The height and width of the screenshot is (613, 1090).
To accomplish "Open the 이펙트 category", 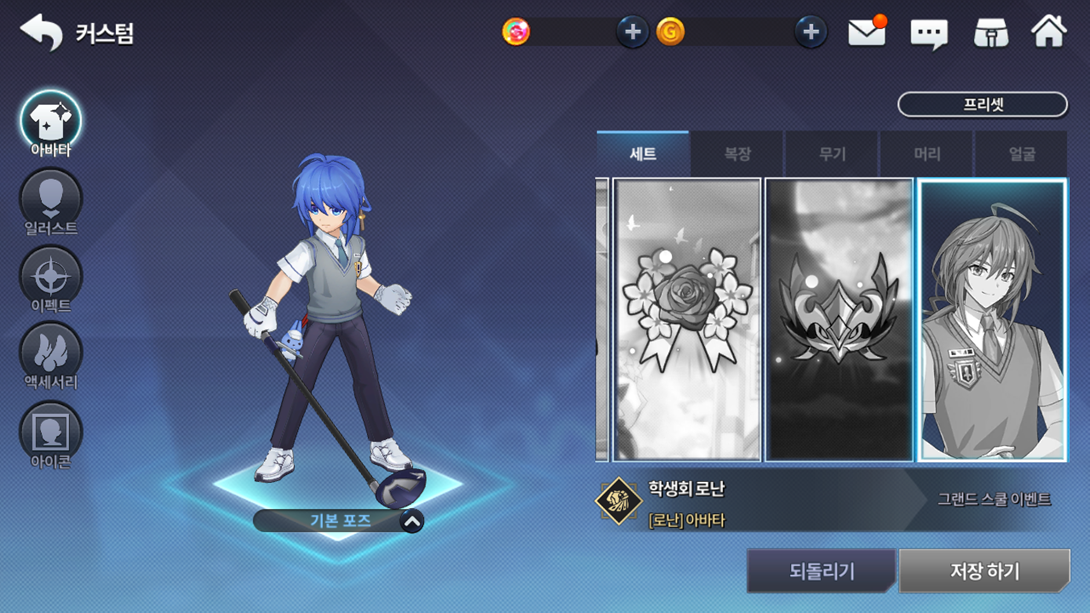I will click(50, 280).
